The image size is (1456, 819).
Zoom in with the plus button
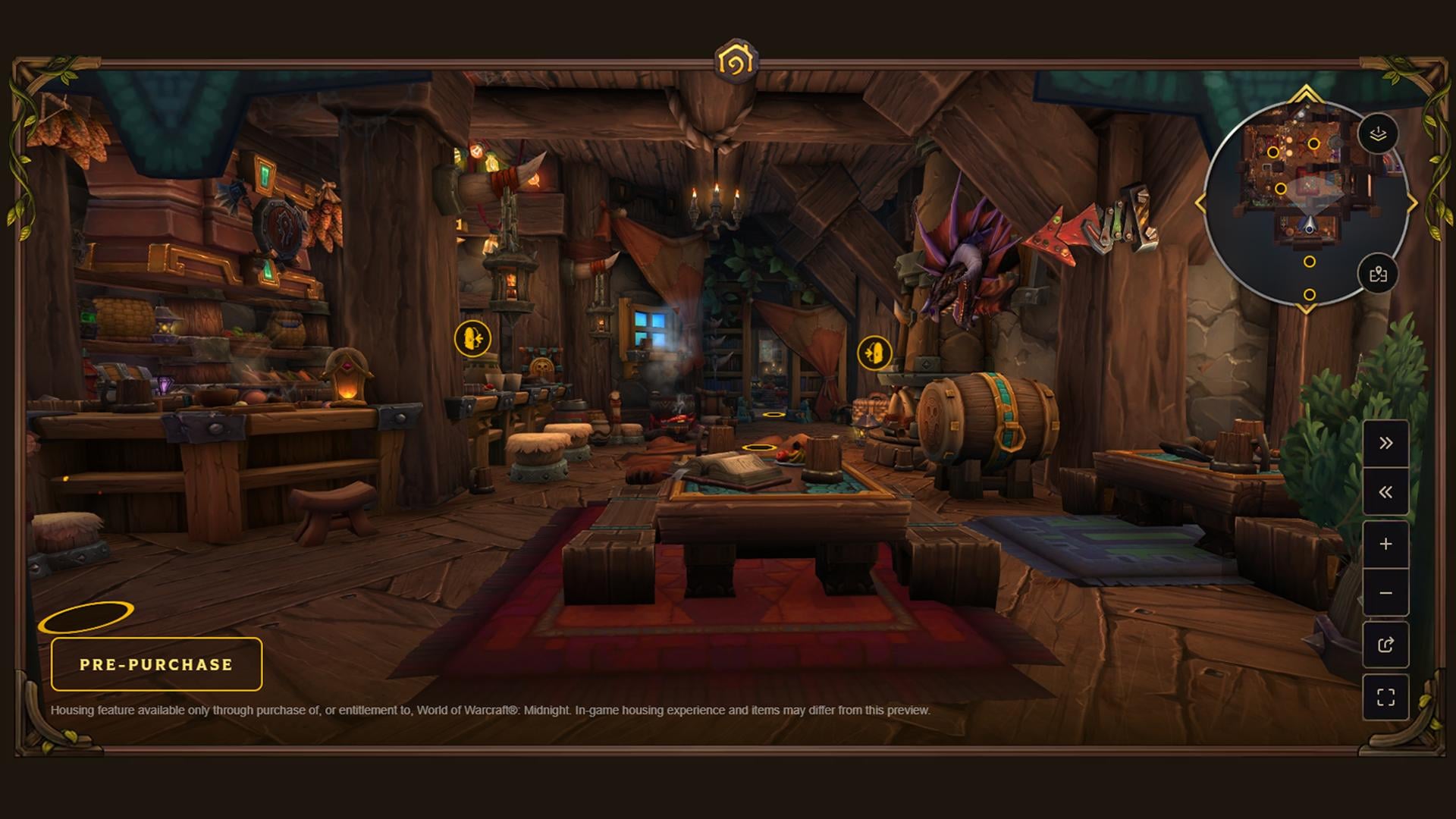click(x=1385, y=544)
